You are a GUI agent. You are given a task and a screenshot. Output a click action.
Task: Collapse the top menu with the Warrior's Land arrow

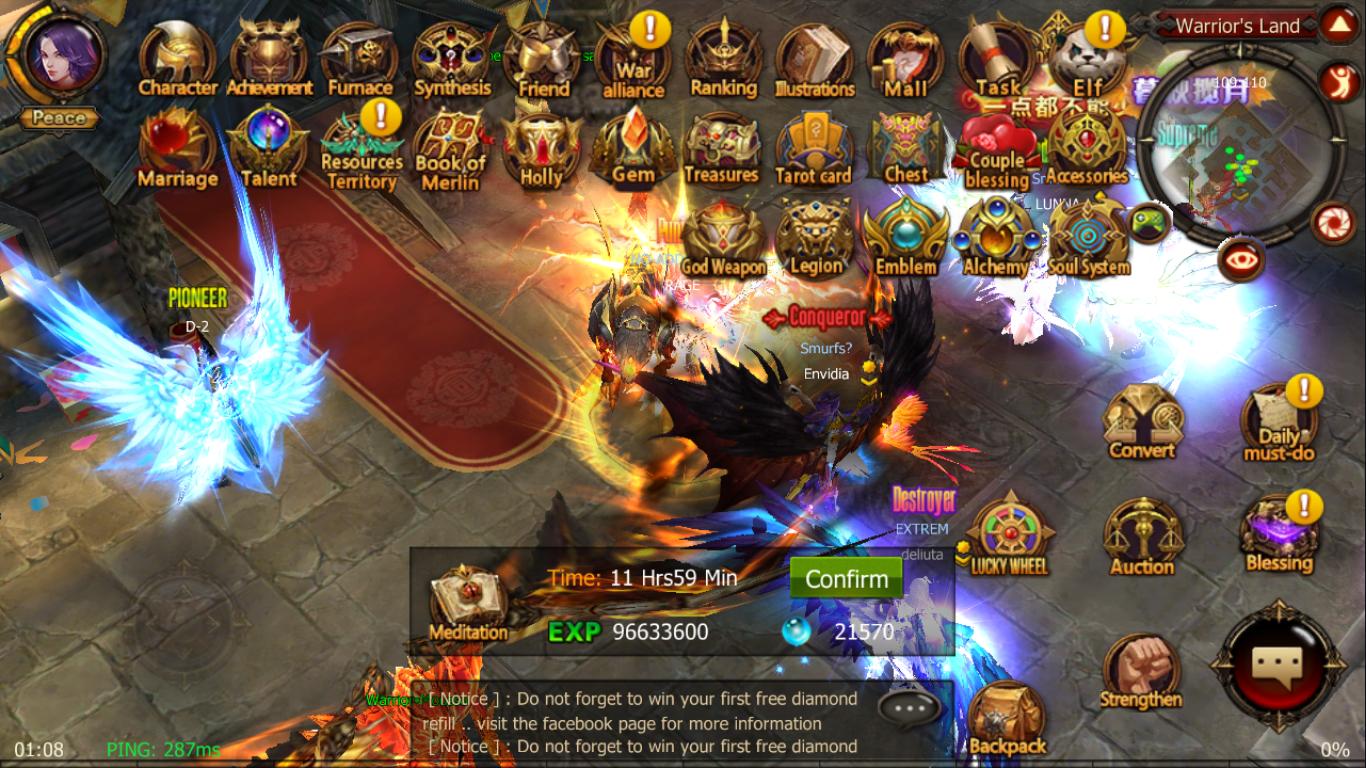tap(1340, 25)
